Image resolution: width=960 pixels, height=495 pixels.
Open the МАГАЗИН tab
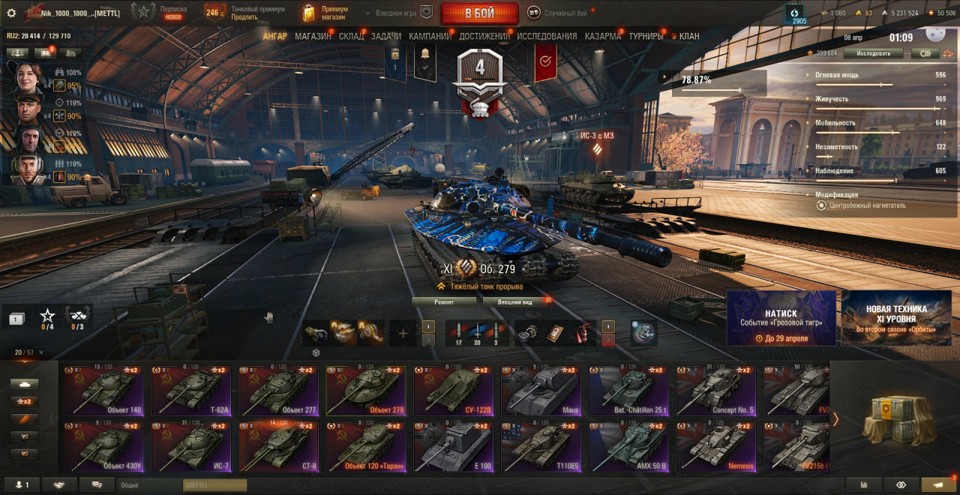click(313, 36)
